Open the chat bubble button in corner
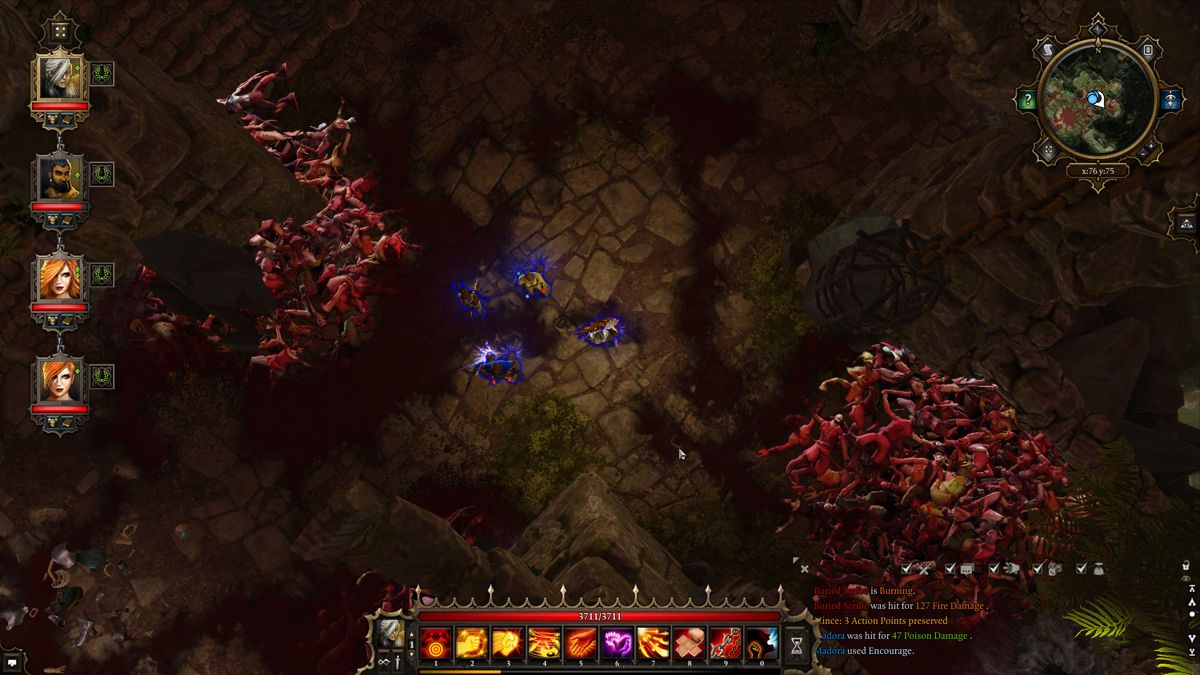1200x675 pixels. point(12,662)
